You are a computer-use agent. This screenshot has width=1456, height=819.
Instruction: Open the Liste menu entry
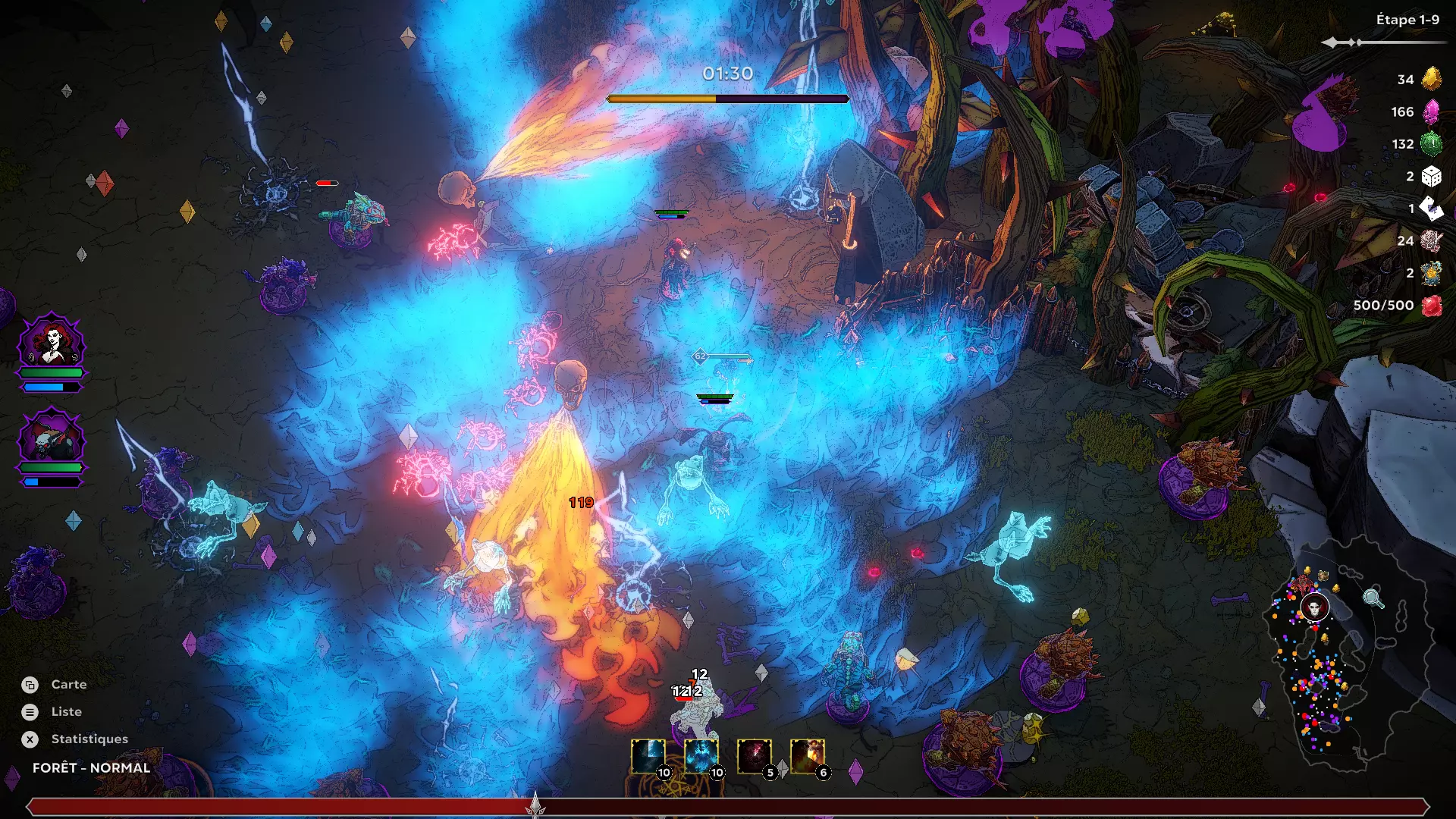pyautogui.click(x=65, y=712)
